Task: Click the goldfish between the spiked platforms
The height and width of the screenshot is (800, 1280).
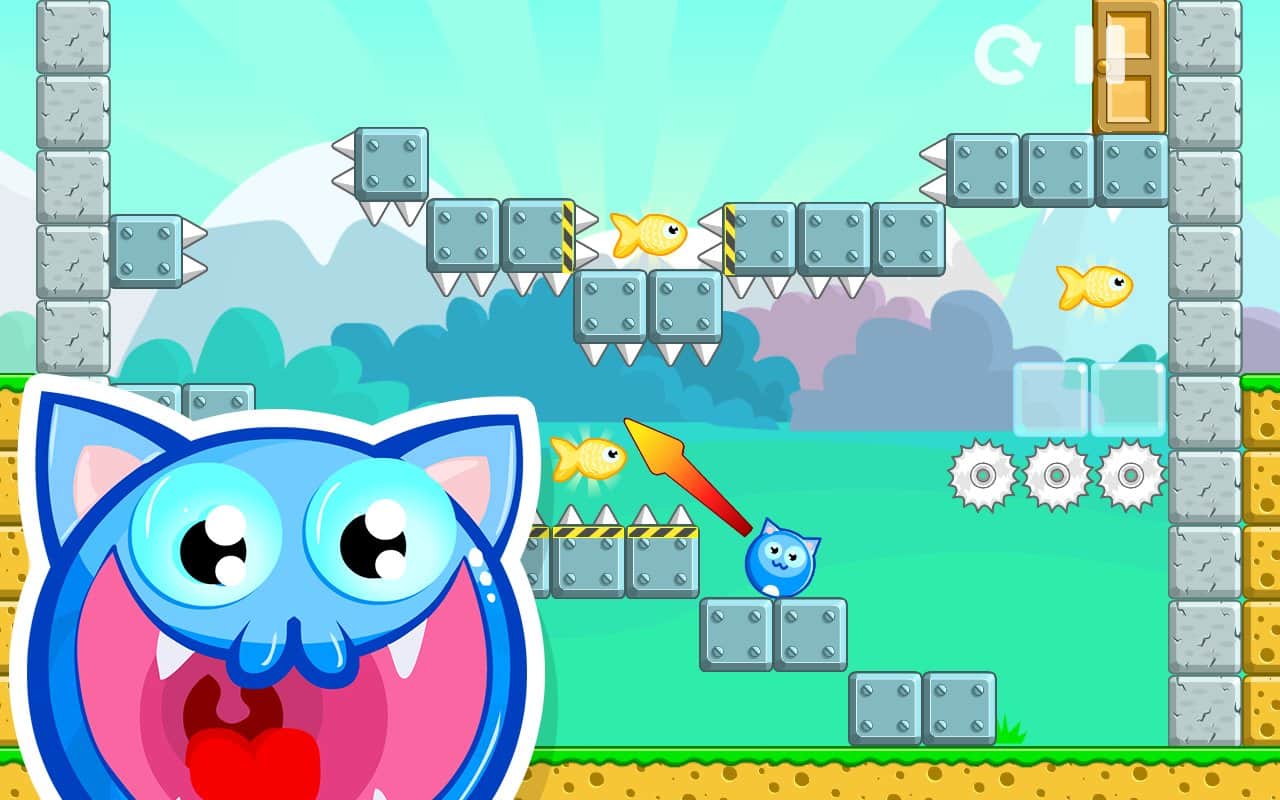Action: click(651, 235)
